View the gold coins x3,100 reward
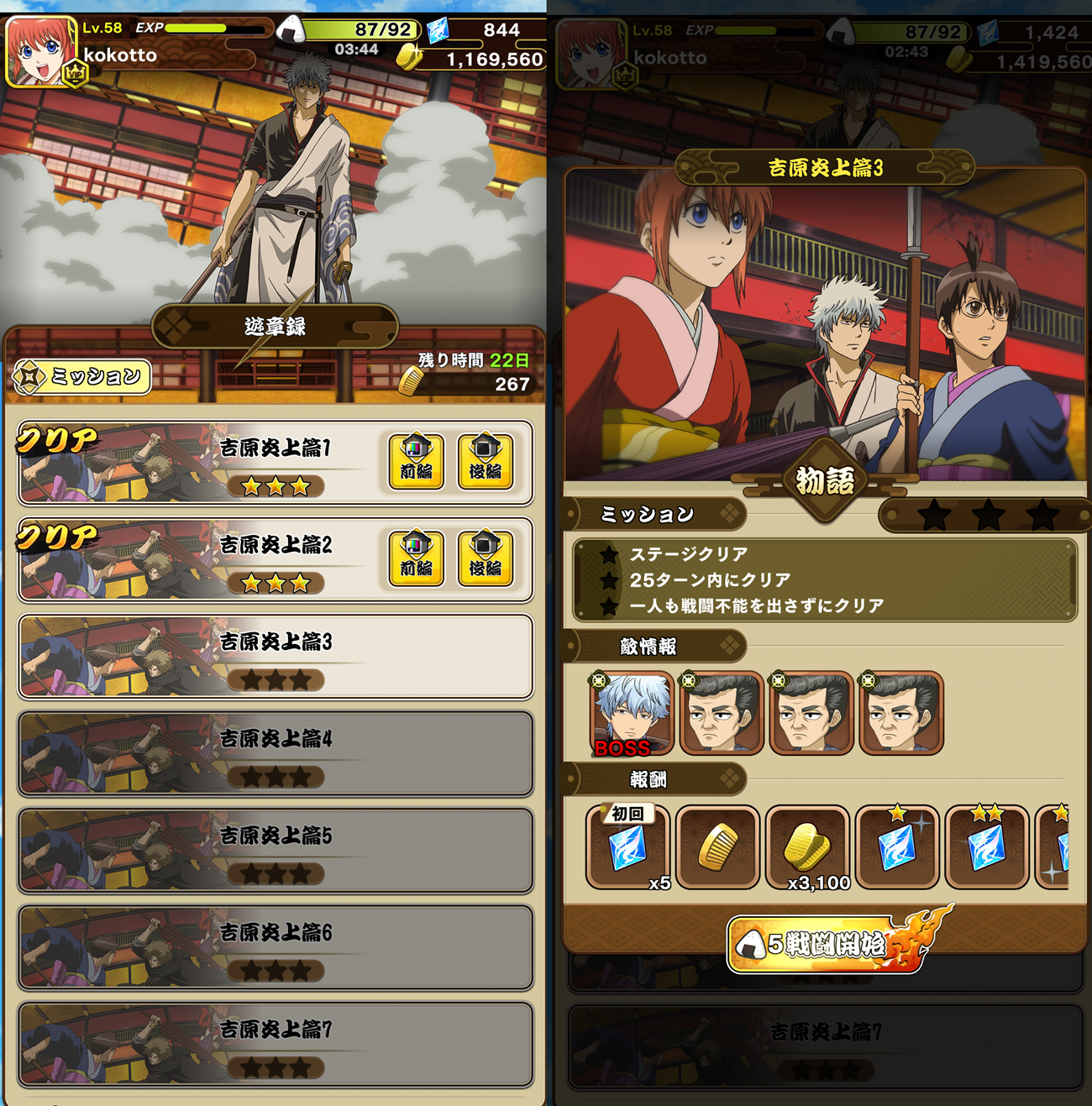 click(x=808, y=847)
